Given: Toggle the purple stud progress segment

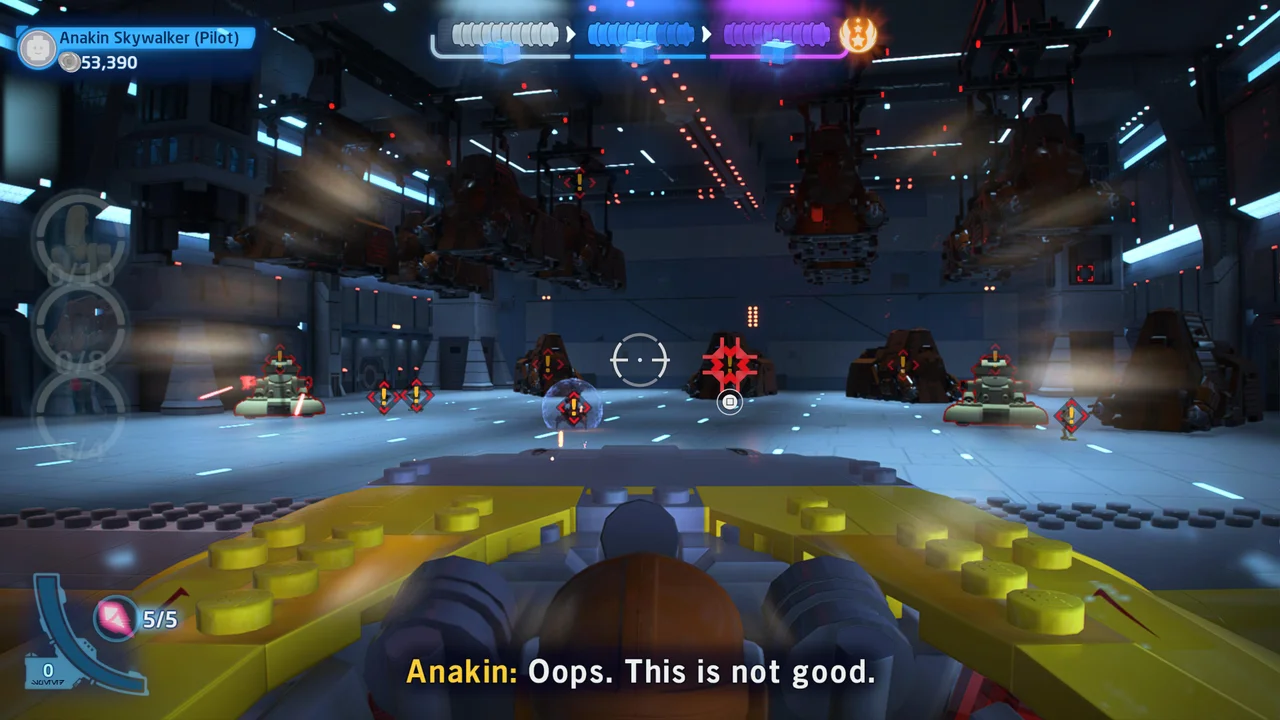Looking at the screenshot, I should pos(775,33).
